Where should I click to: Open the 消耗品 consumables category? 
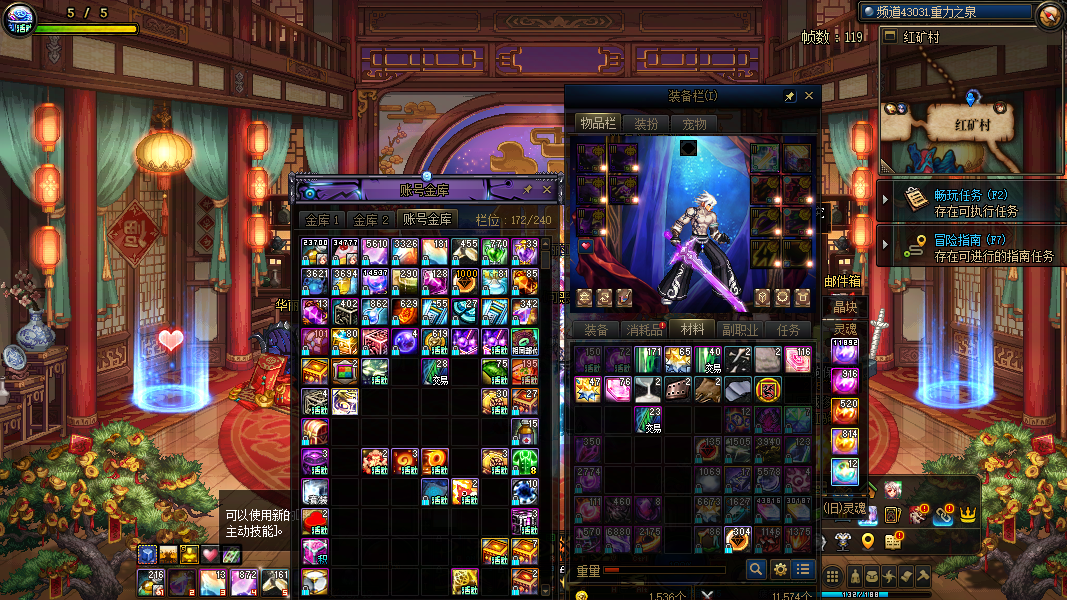click(x=644, y=330)
